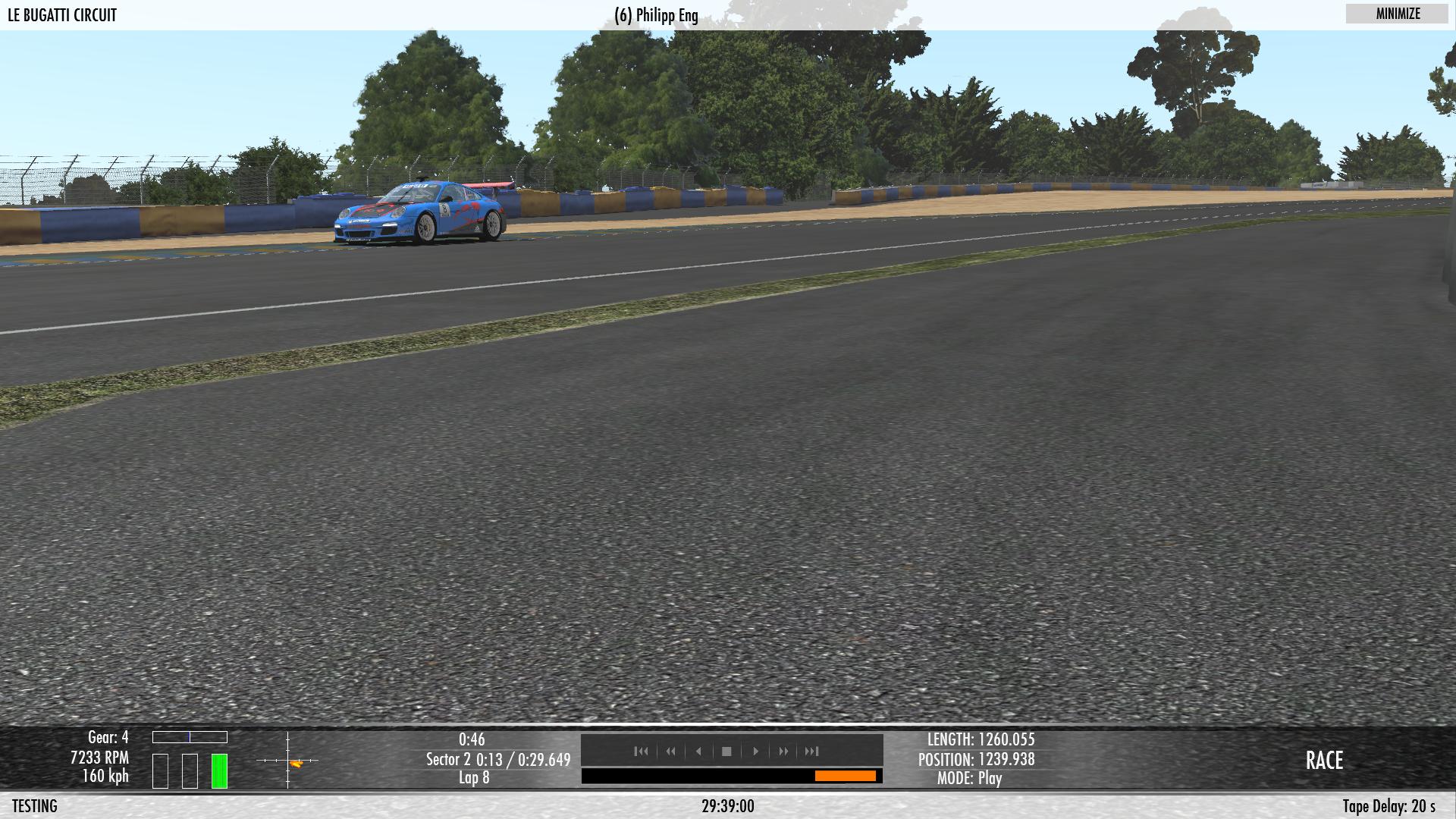
Task: Fast forward the replay
Action: 783,752
